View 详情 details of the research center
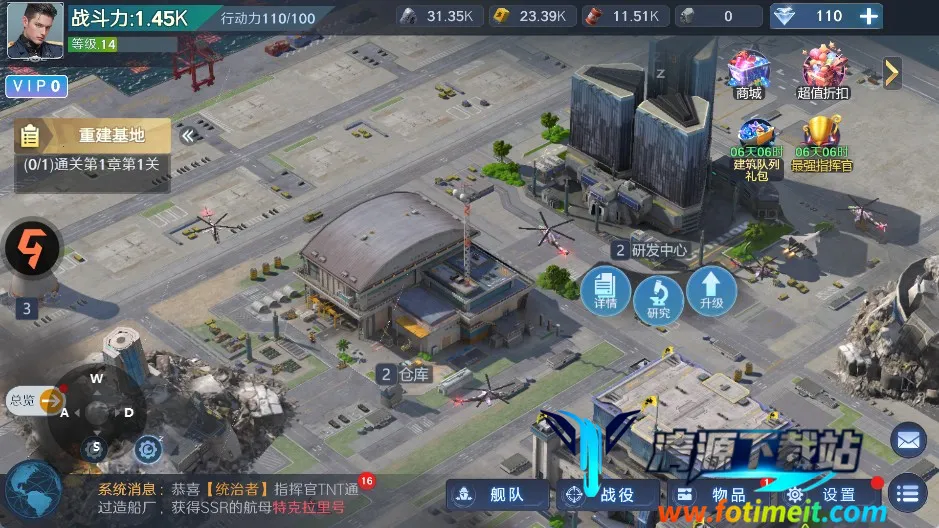The width and height of the screenshot is (939, 528). [605, 290]
